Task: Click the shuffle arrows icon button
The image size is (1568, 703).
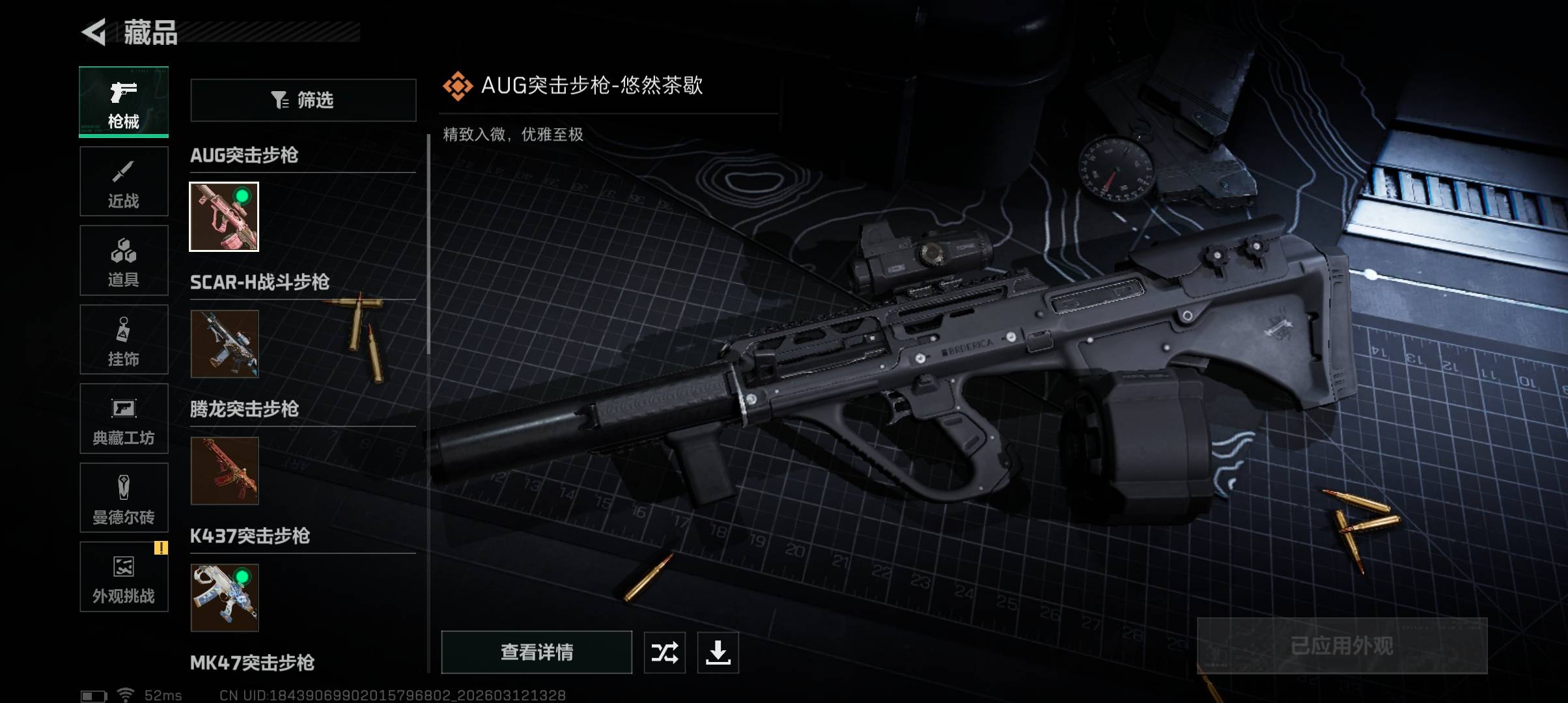Action: pyautogui.click(x=664, y=652)
